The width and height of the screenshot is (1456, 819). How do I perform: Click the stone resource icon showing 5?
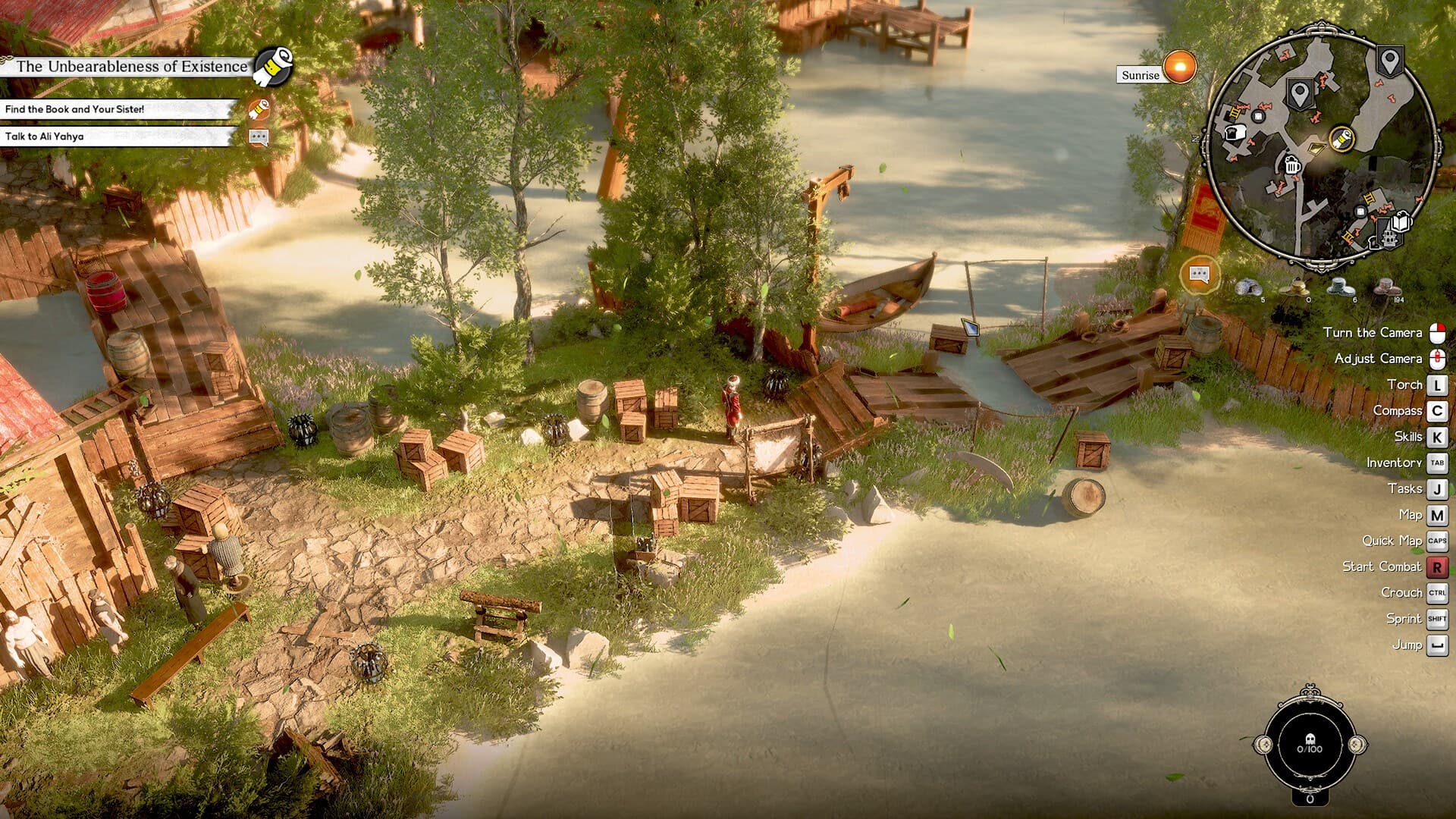(x=1249, y=287)
